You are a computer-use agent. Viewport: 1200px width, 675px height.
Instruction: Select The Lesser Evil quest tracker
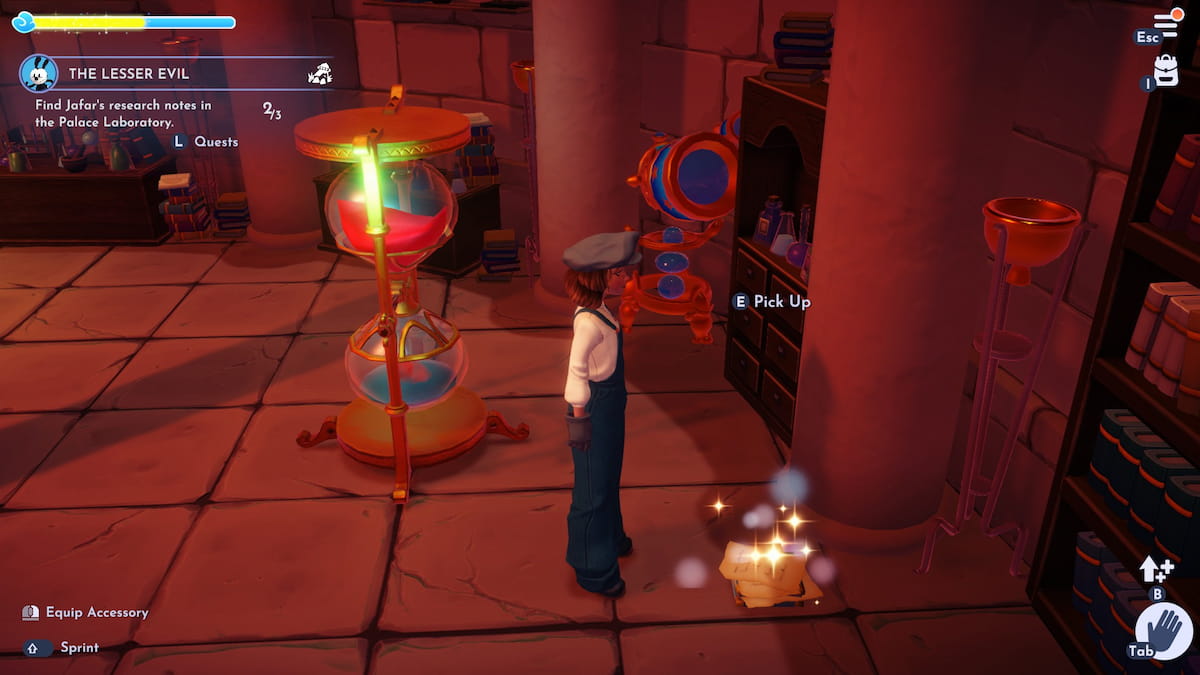pos(132,73)
